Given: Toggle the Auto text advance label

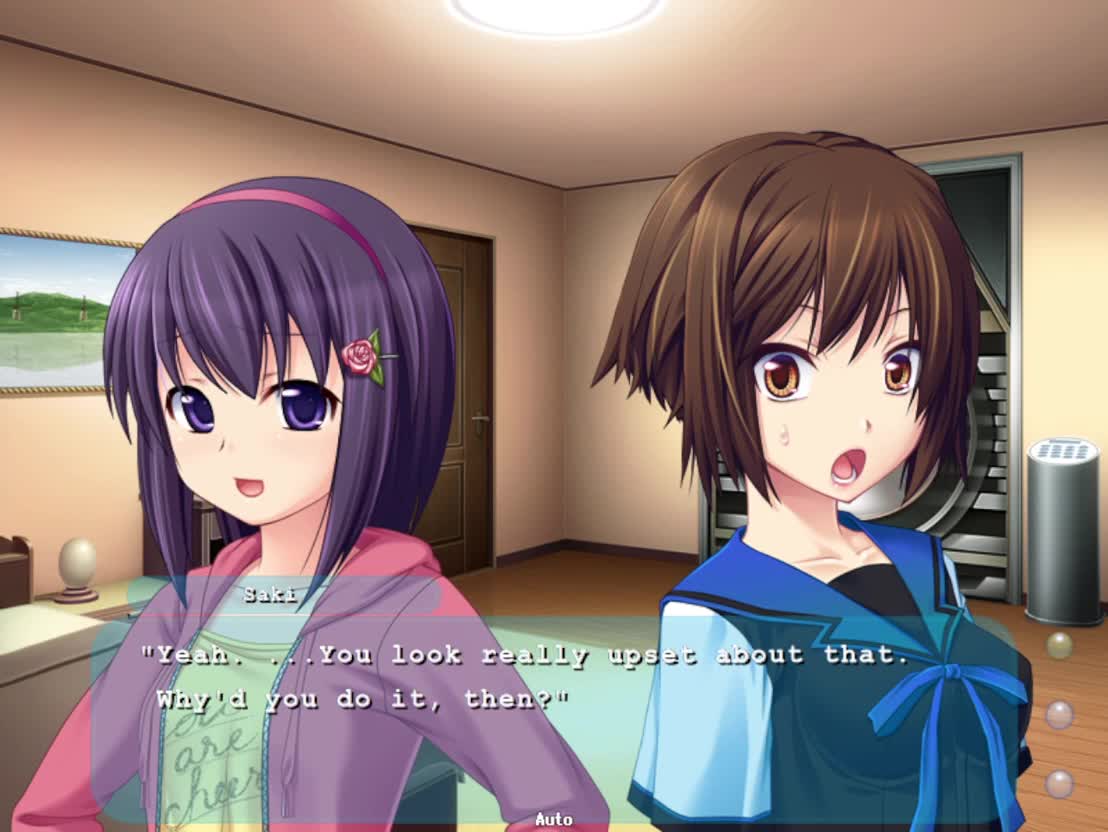Looking at the screenshot, I should (x=553, y=819).
